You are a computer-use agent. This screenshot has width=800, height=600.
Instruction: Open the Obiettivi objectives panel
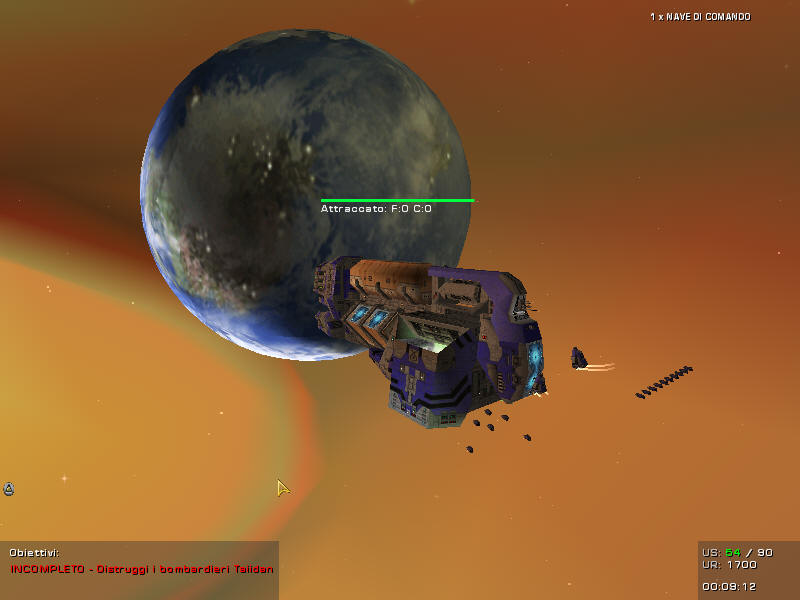[34, 552]
